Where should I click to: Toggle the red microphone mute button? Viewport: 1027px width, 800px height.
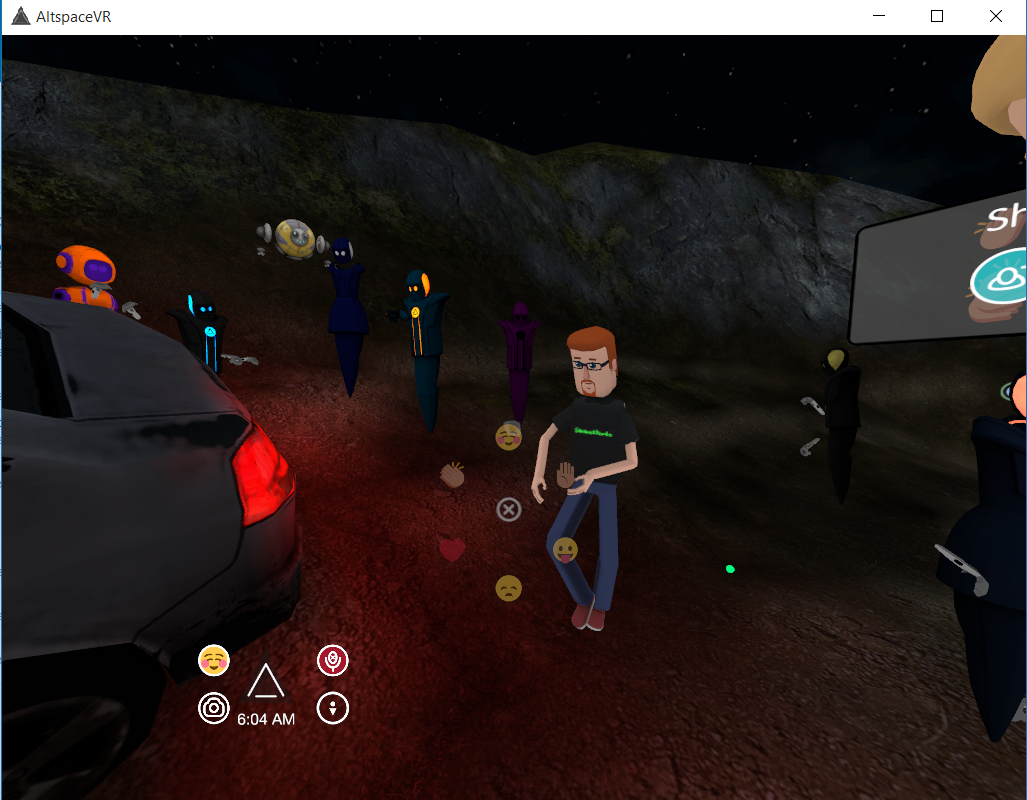pyautogui.click(x=332, y=659)
